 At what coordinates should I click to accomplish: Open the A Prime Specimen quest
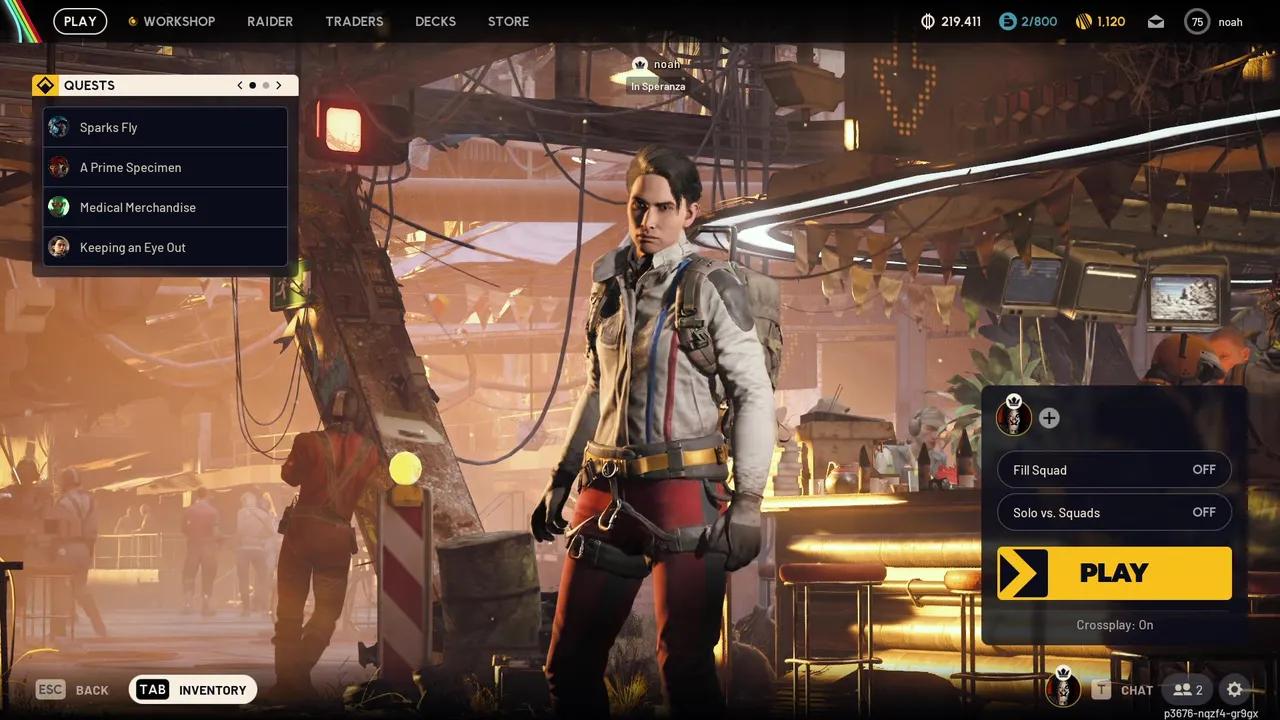(166, 167)
